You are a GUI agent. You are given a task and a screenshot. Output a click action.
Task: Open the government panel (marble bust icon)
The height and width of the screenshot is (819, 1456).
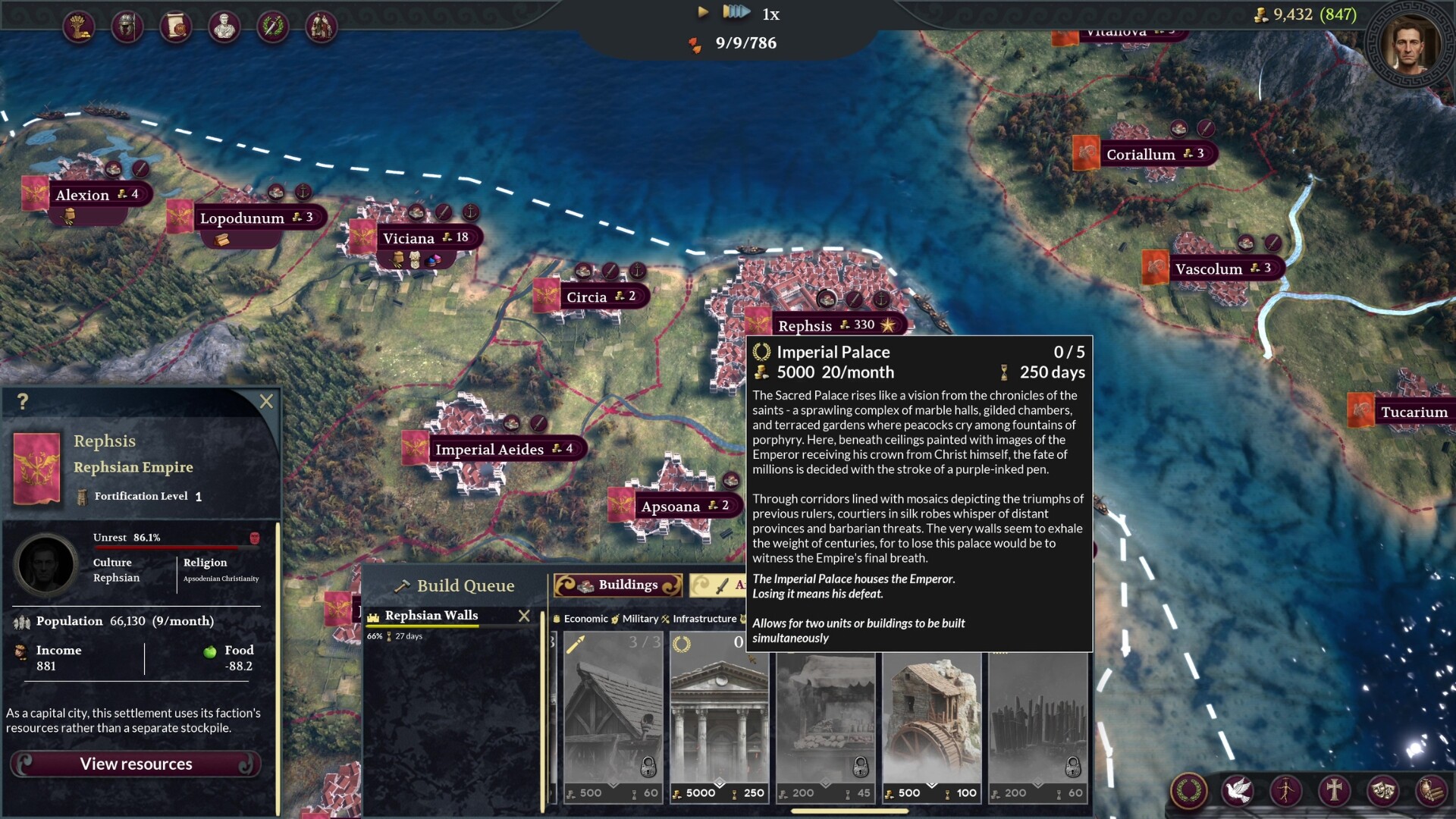pyautogui.click(x=223, y=27)
